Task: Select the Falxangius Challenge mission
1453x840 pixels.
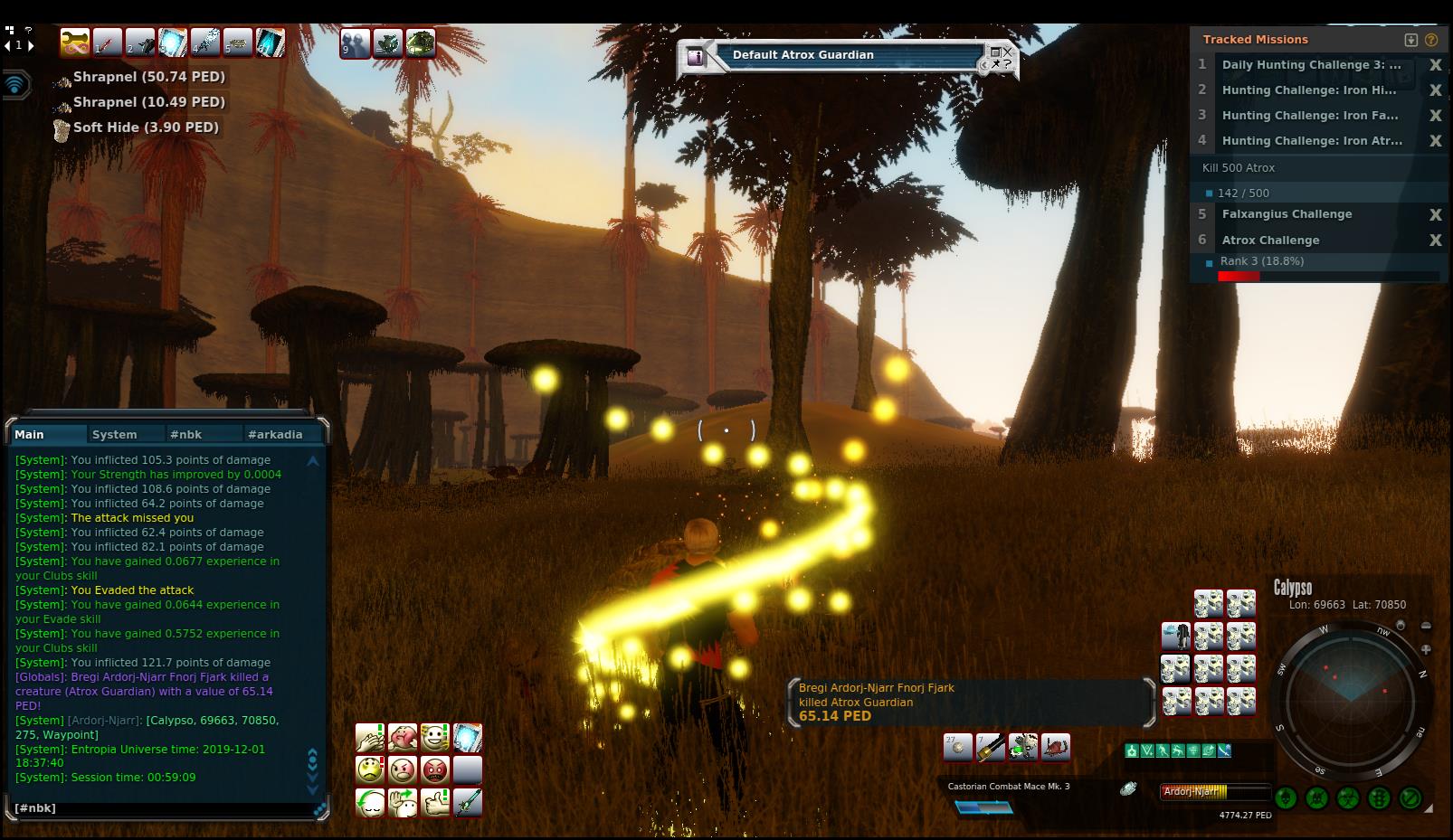Action: 1287,214
